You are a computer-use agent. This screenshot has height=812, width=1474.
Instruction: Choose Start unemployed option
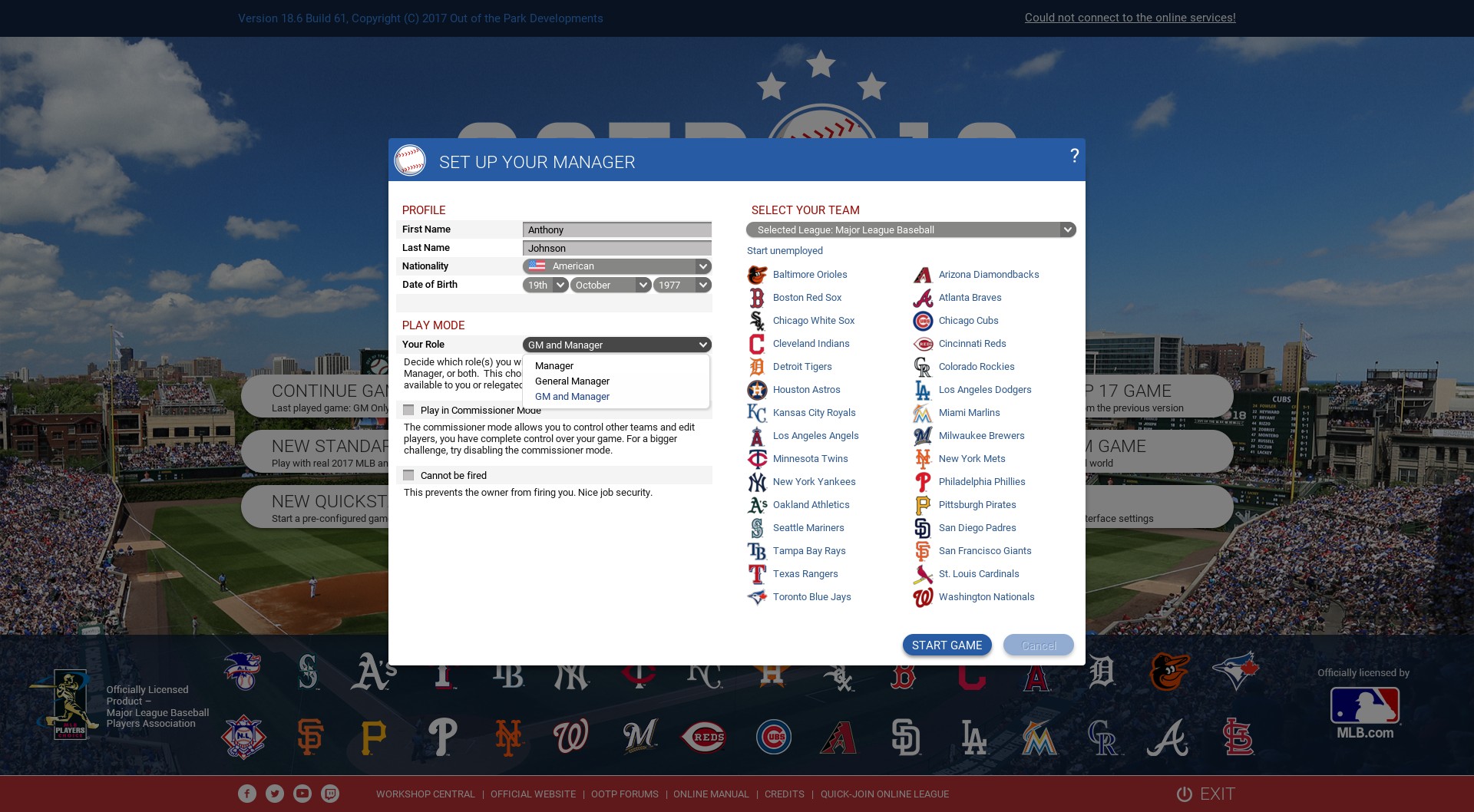(785, 251)
